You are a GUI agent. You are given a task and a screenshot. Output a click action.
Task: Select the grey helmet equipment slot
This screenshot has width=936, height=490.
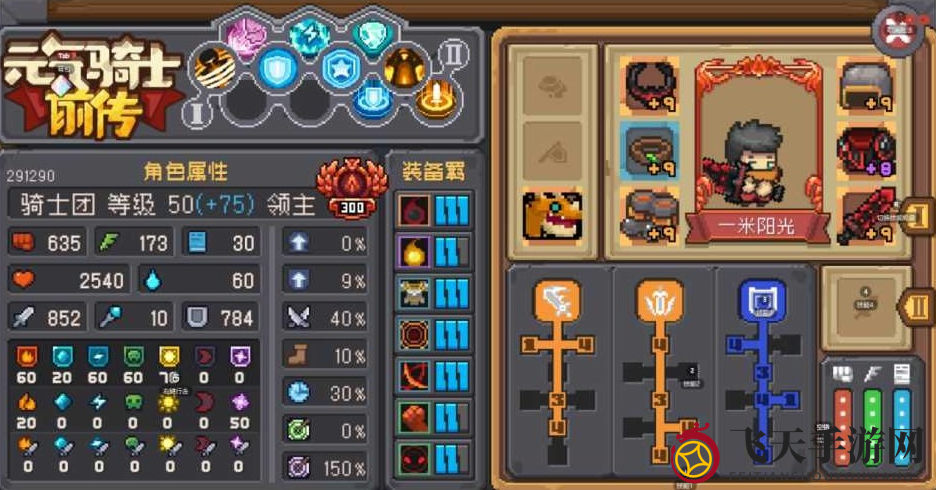[863, 84]
